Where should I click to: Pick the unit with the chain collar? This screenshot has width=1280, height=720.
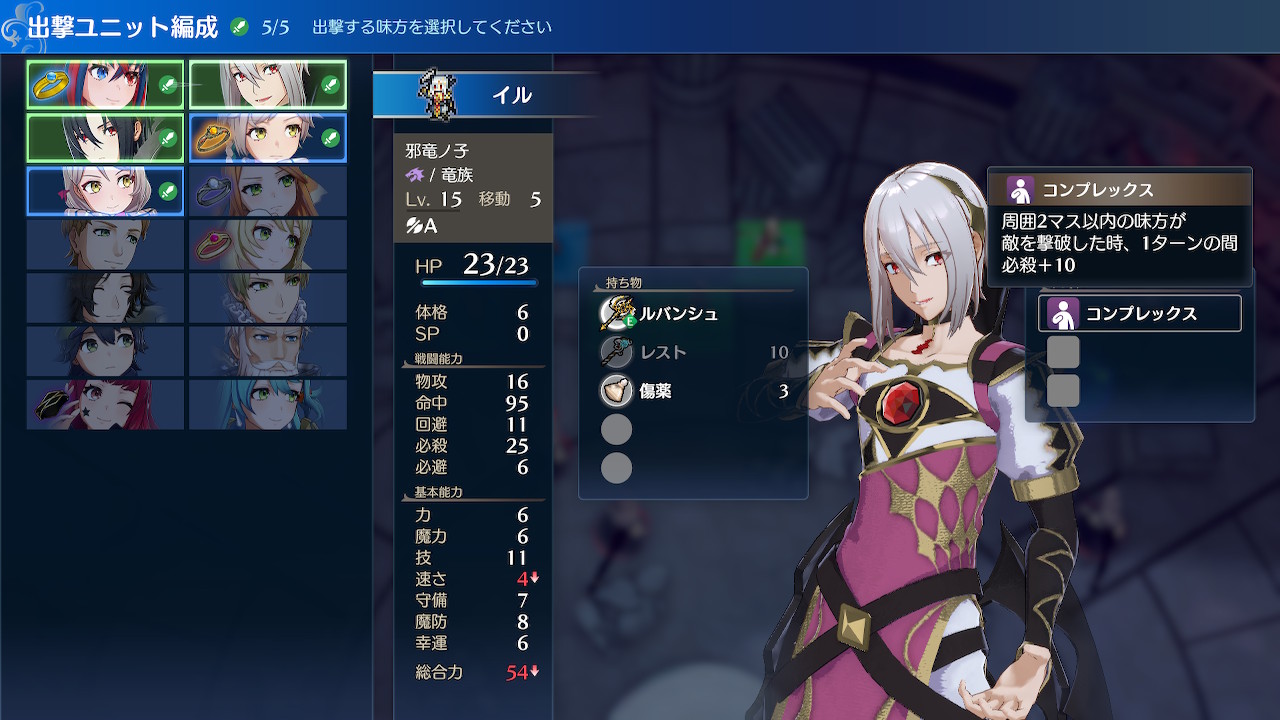point(267,297)
